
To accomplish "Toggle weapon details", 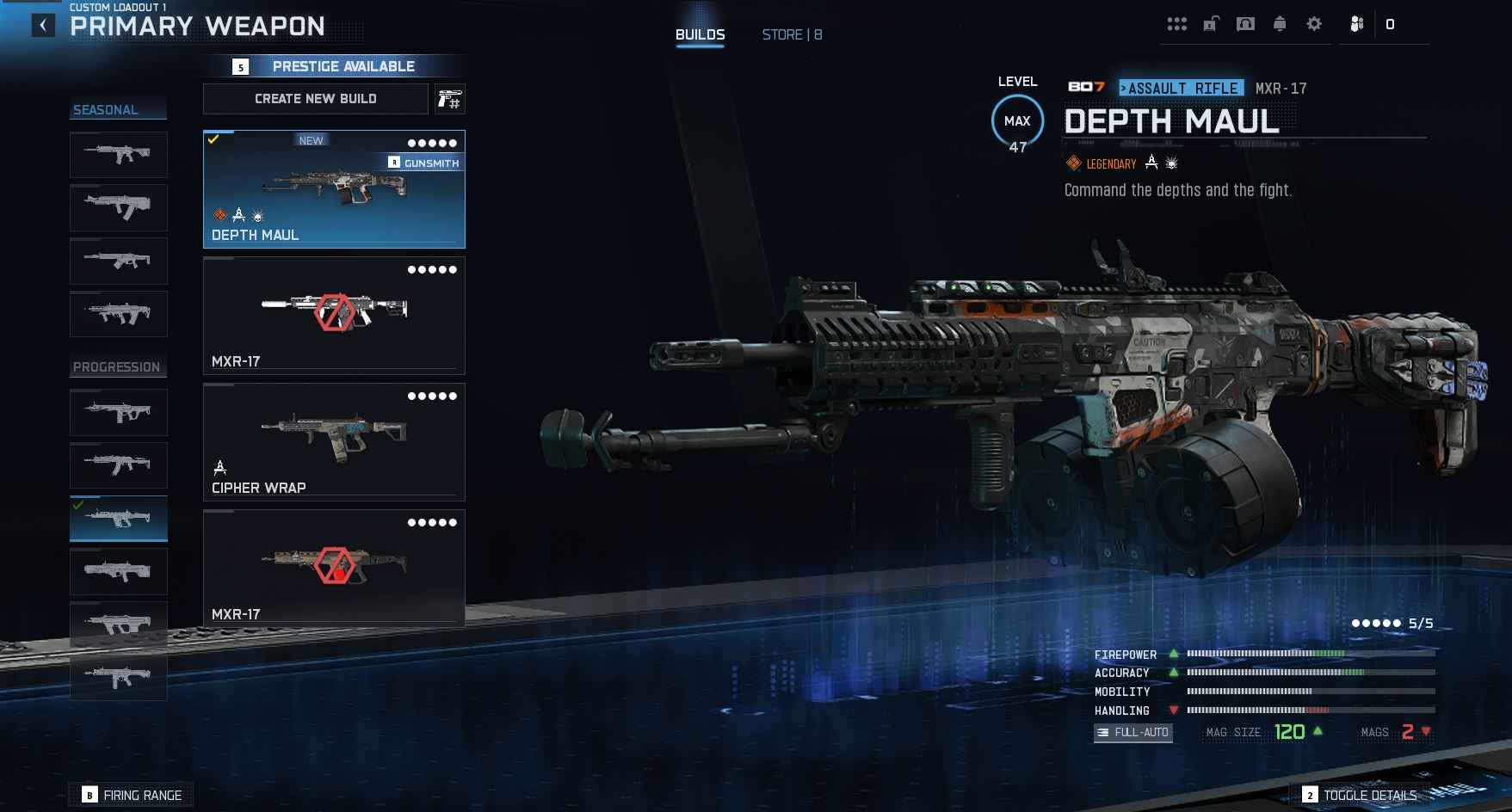I will tap(1360, 795).
